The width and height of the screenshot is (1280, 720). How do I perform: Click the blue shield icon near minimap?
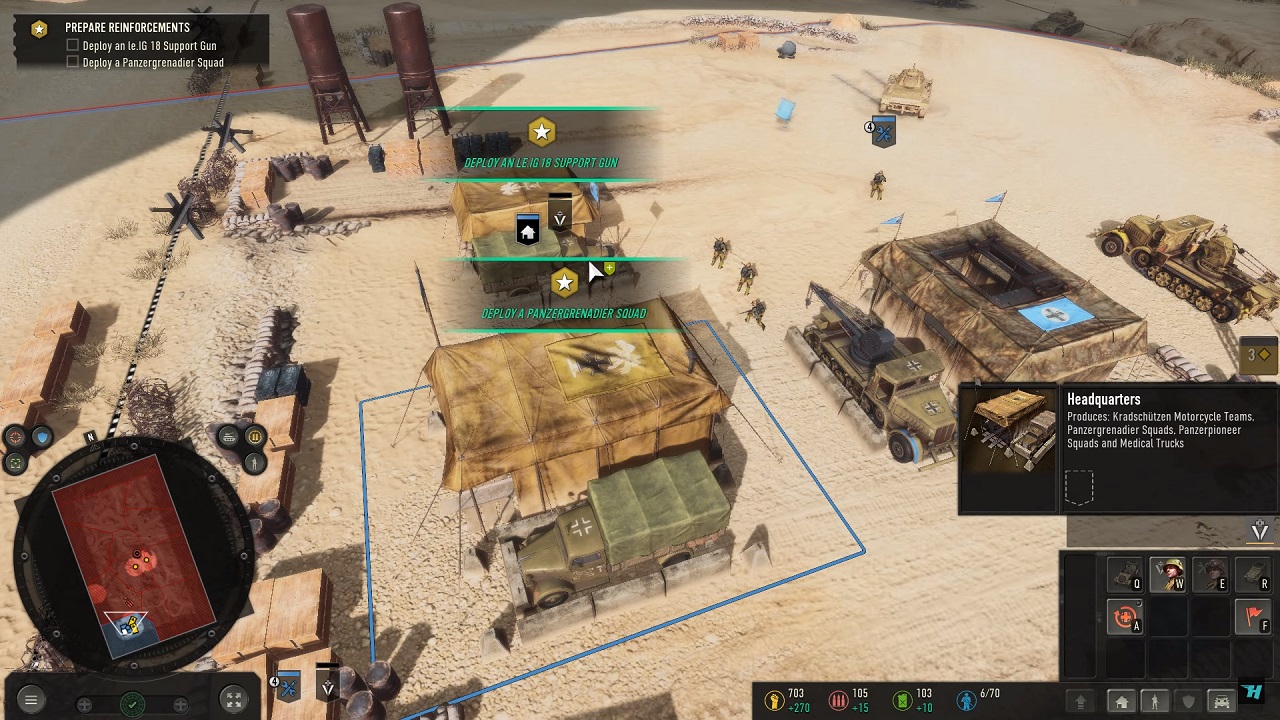click(41, 437)
